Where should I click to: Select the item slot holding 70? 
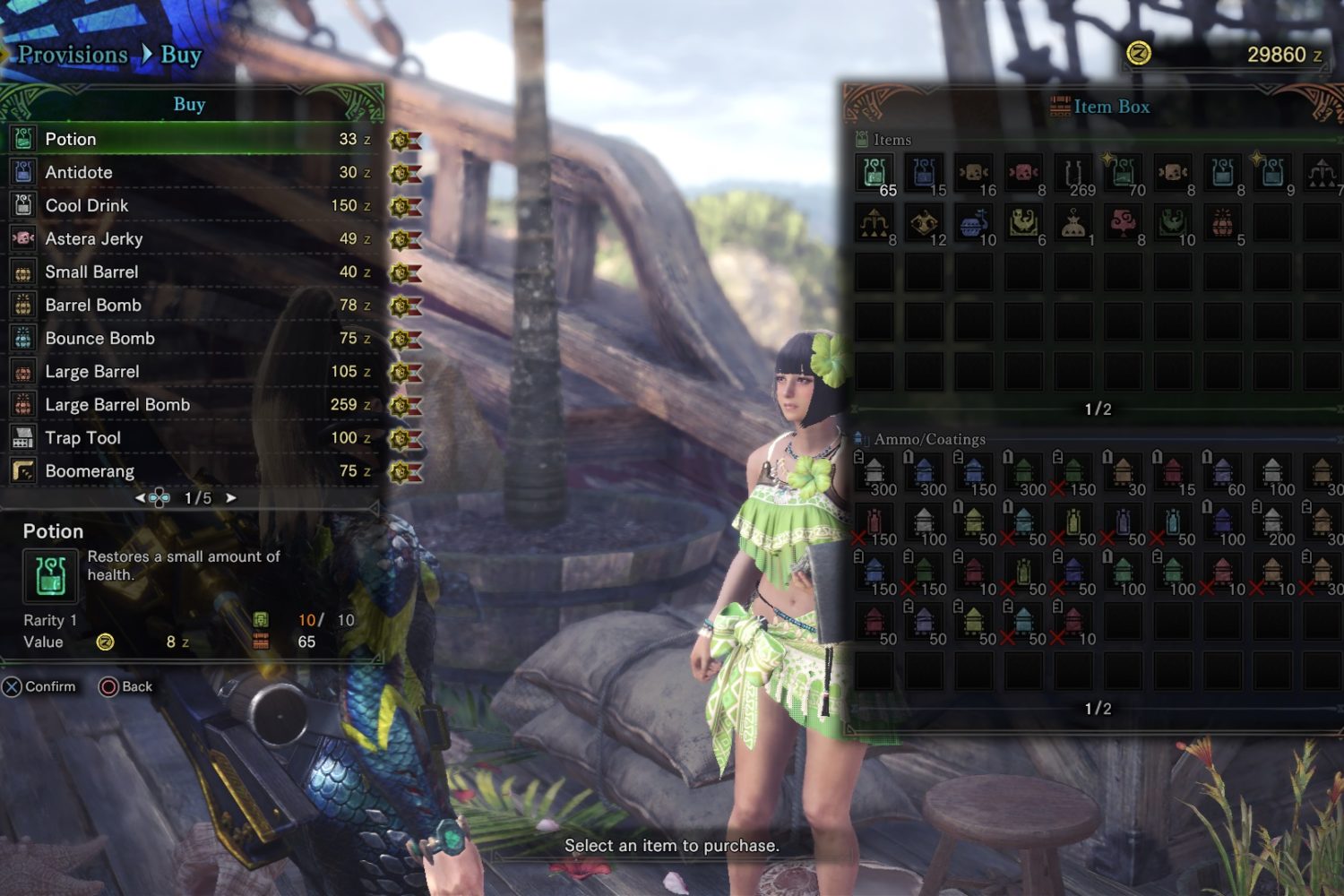pos(1124,173)
